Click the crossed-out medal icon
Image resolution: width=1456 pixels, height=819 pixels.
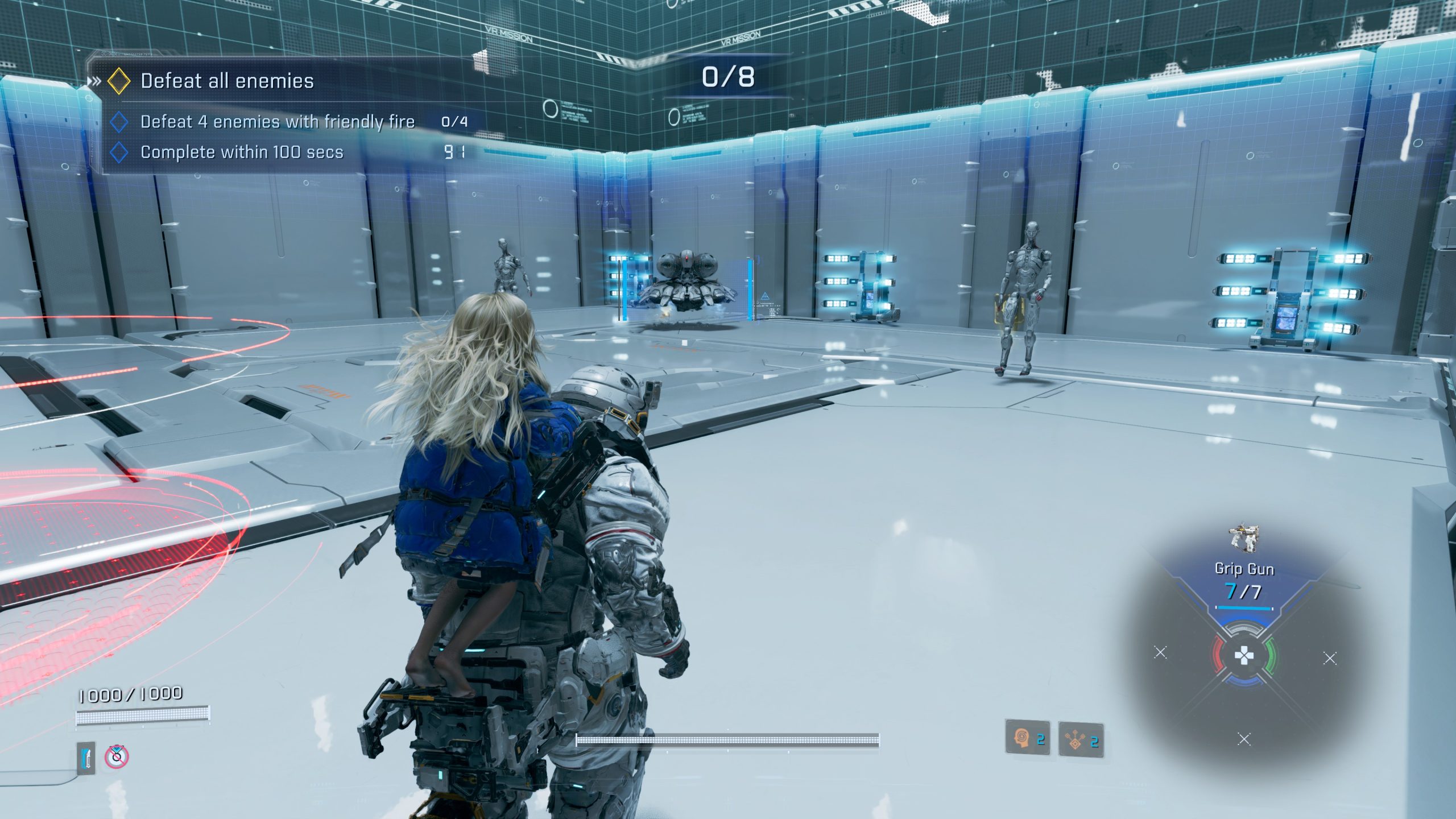(117, 758)
